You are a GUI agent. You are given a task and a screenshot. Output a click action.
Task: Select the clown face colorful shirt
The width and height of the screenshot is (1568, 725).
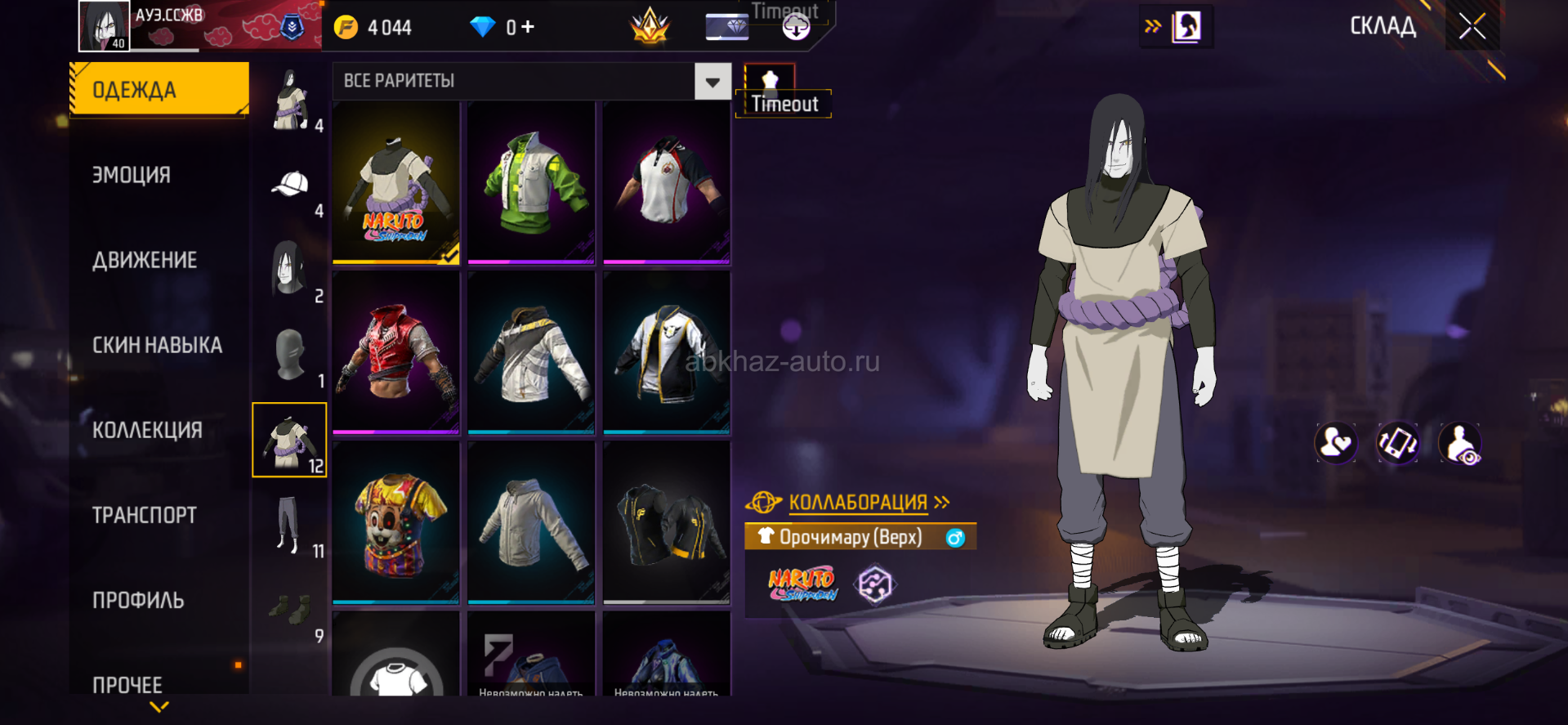click(x=396, y=522)
